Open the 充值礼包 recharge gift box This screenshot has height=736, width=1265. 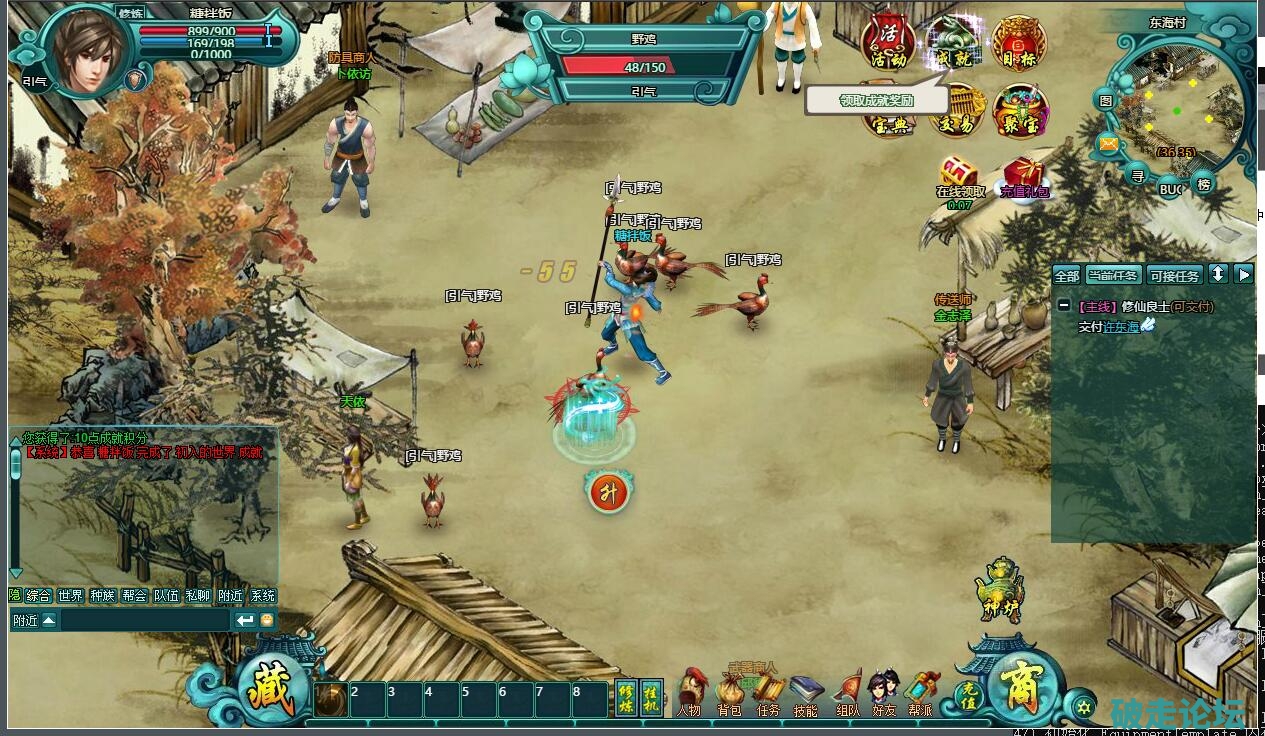click(1023, 174)
